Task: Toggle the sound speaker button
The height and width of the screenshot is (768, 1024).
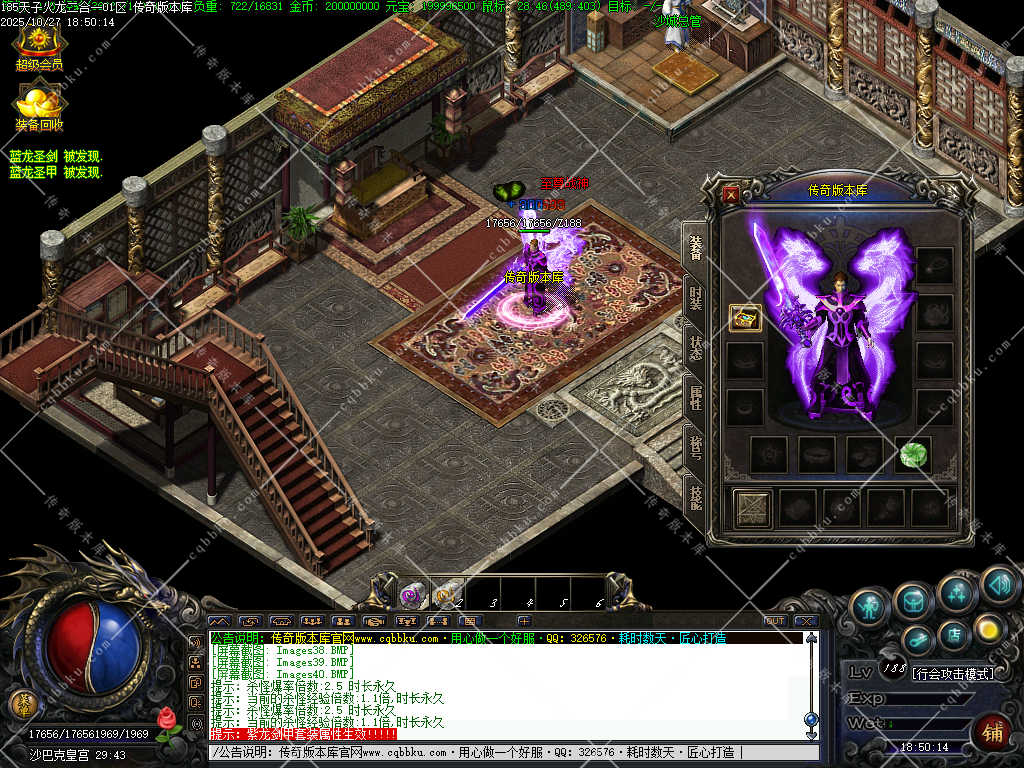Action: pos(998,584)
